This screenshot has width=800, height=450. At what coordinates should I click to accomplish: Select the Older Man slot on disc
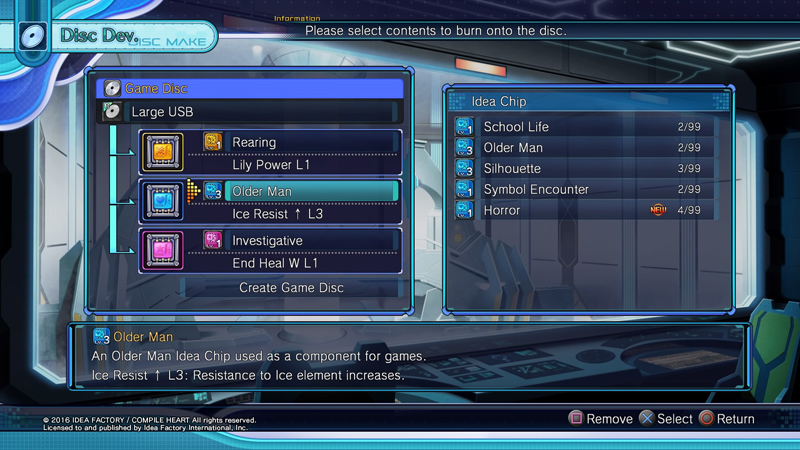(x=300, y=191)
